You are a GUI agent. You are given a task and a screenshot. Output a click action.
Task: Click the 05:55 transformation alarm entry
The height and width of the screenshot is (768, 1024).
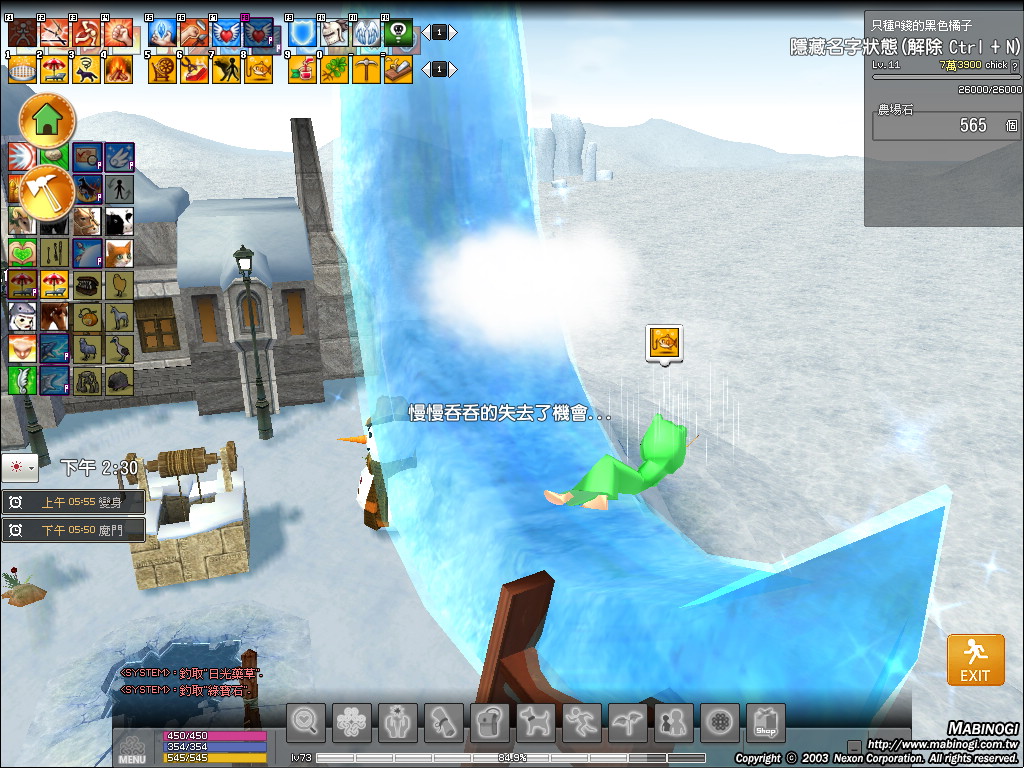click(74, 502)
